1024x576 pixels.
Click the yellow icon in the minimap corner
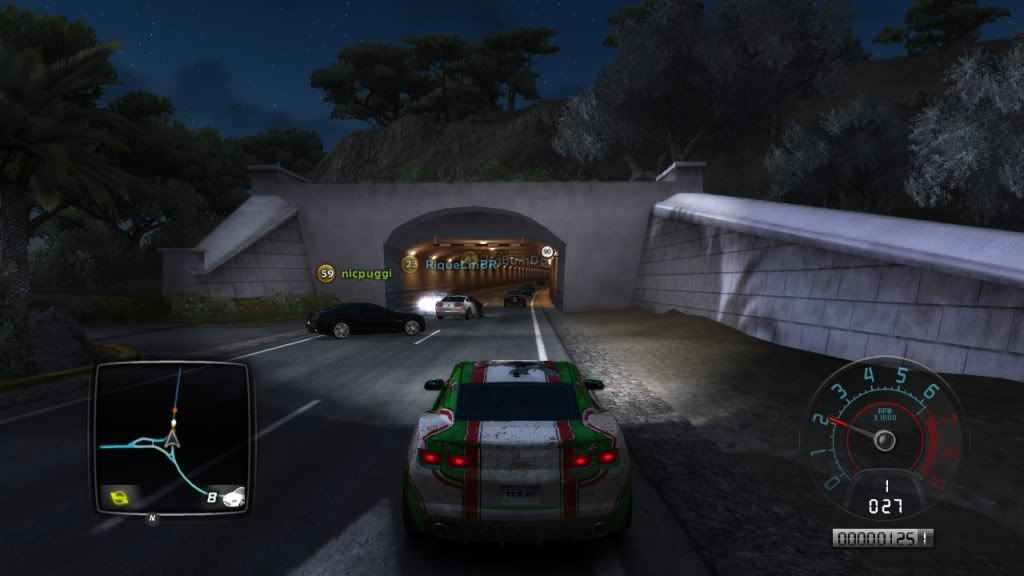pyautogui.click(x=119, y=495)
